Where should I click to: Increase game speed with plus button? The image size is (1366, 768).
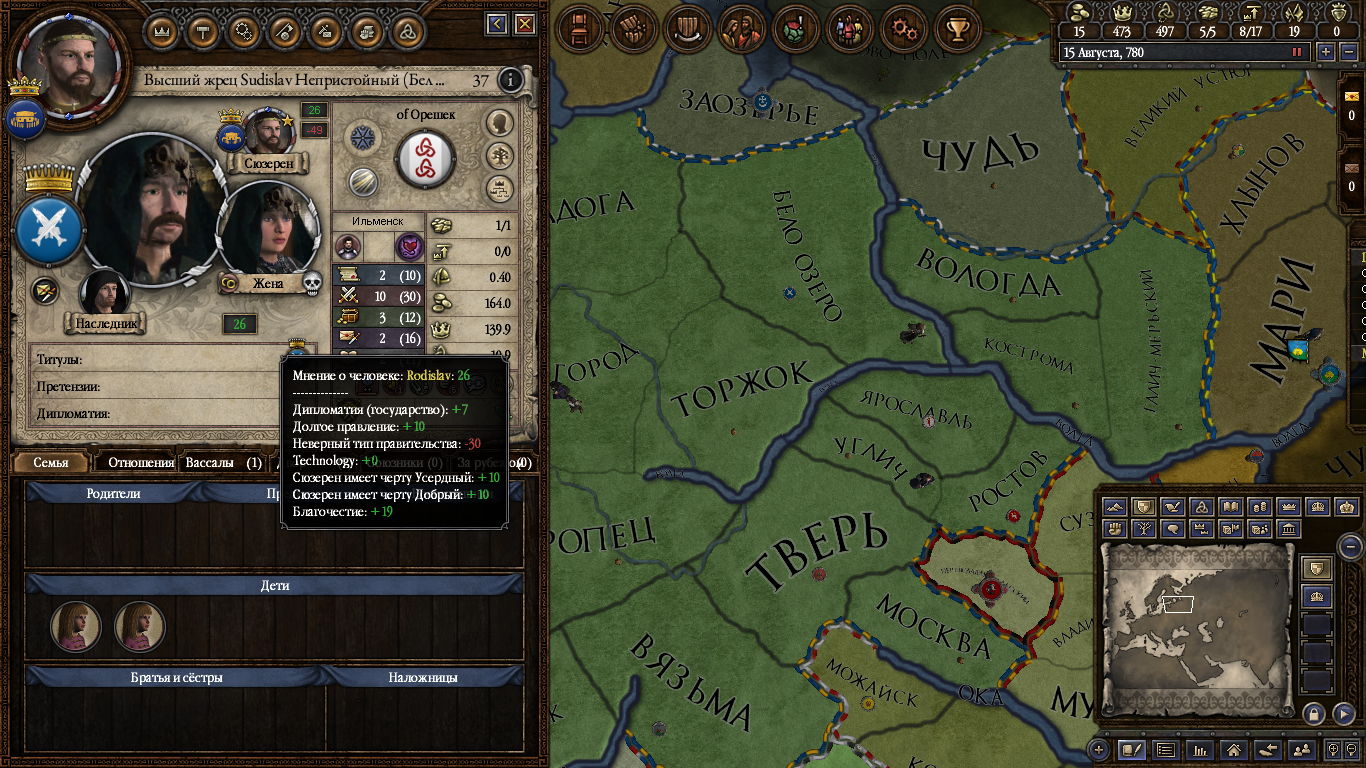(1326, 52)
